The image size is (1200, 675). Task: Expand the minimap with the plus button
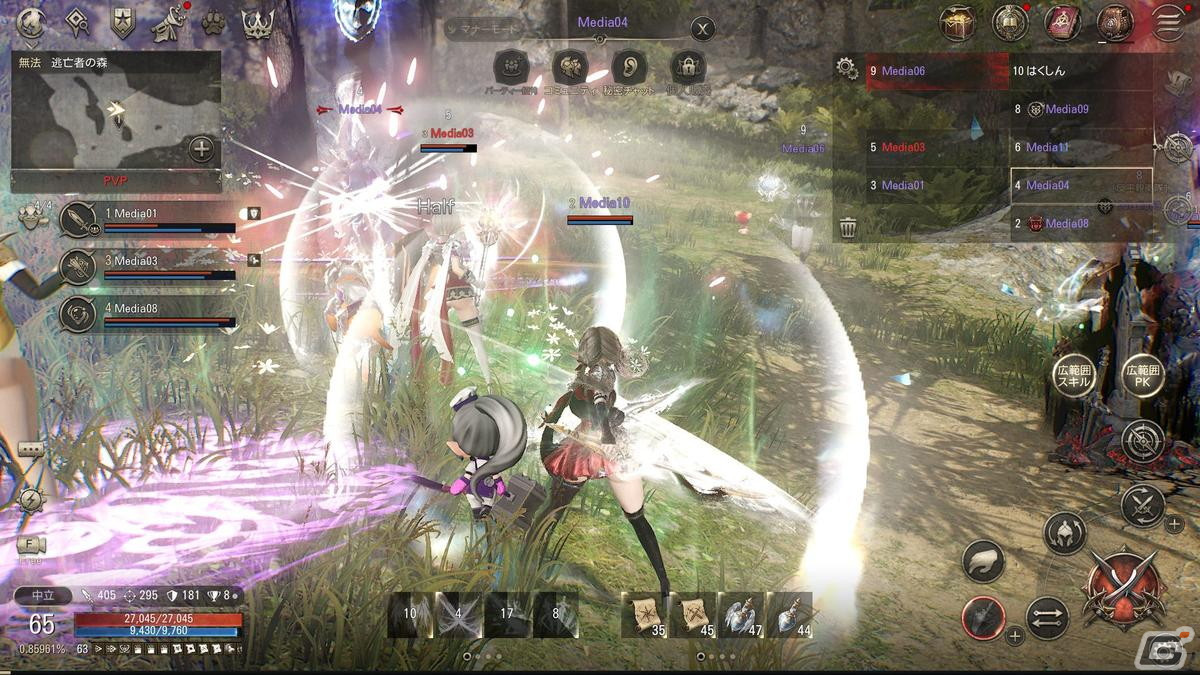click(x=202, y=150)
